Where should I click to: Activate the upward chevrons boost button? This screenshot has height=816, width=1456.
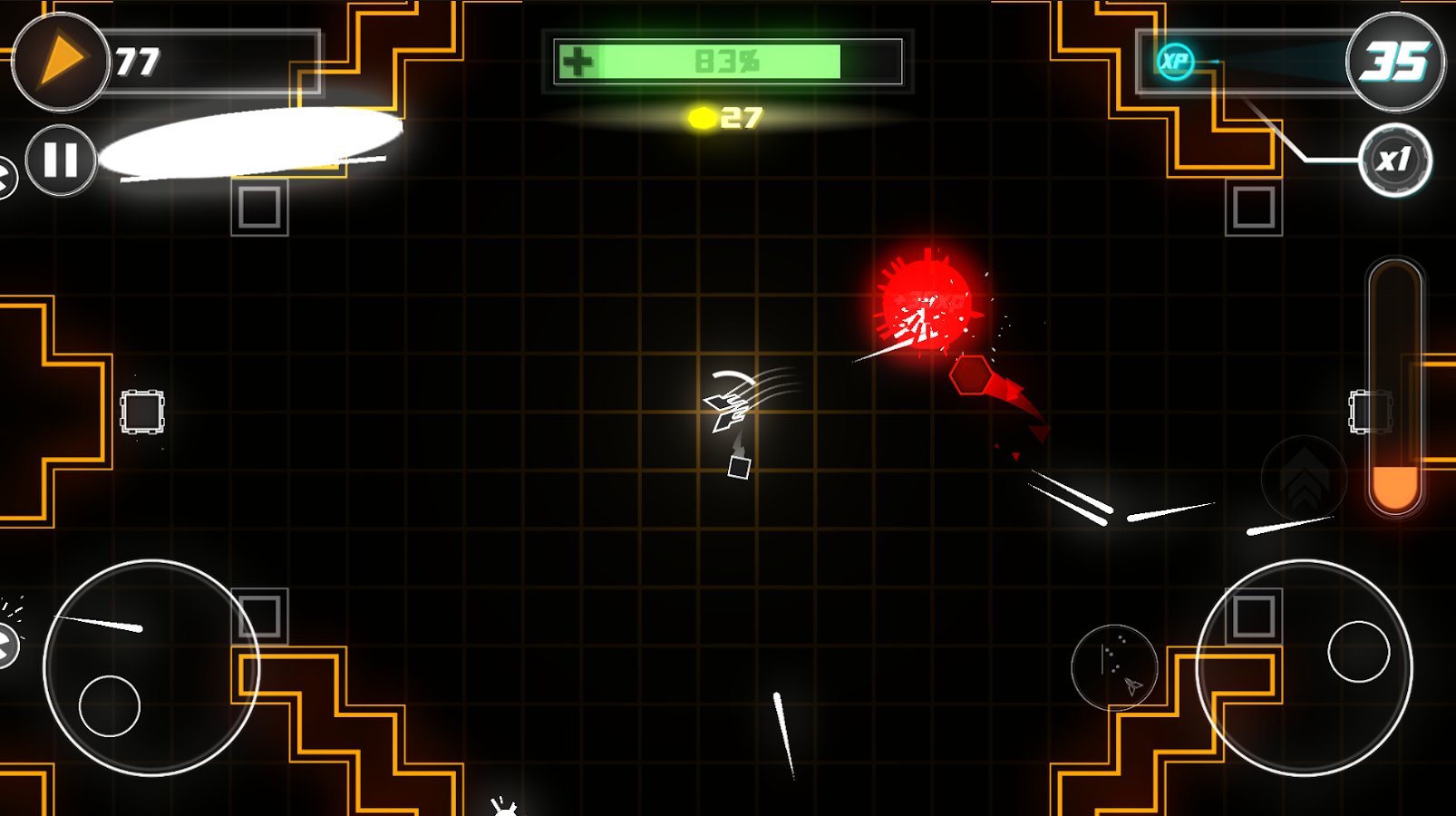coord(1304,478)
